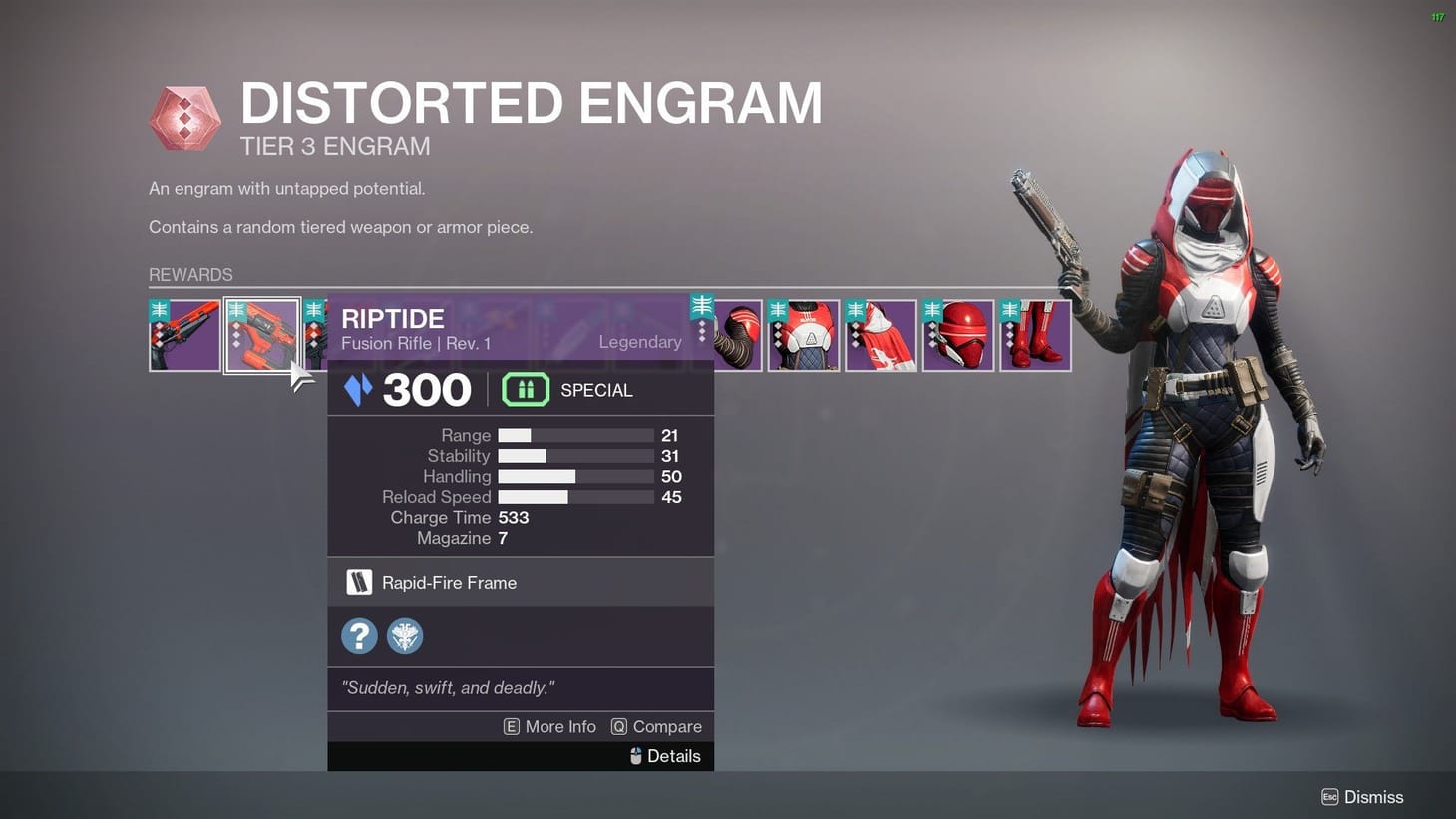Click the teal tier banner on the helmet reward
The height and width of the screenshot is (819, 1456).
(932, 310)
